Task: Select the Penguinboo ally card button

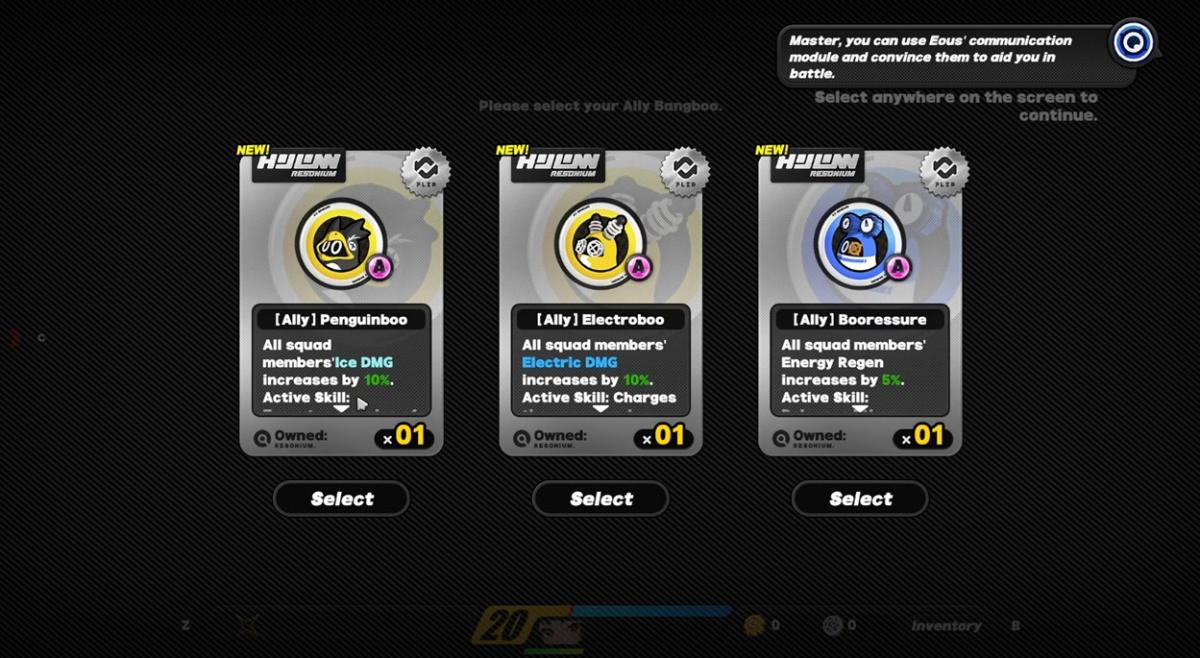Action: click(x=341, y=498)
